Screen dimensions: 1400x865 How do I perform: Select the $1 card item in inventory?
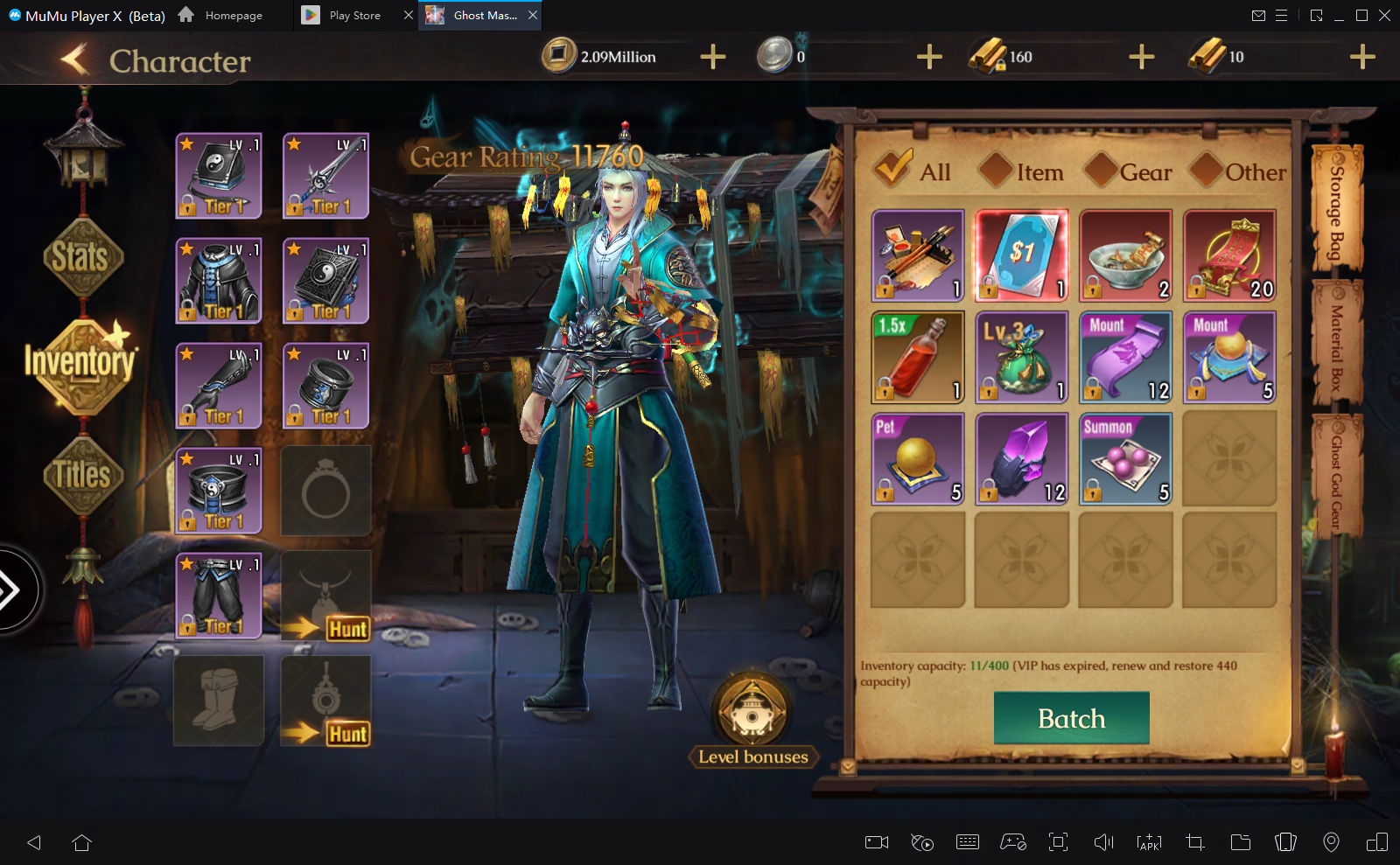(x=1021, y=255)
